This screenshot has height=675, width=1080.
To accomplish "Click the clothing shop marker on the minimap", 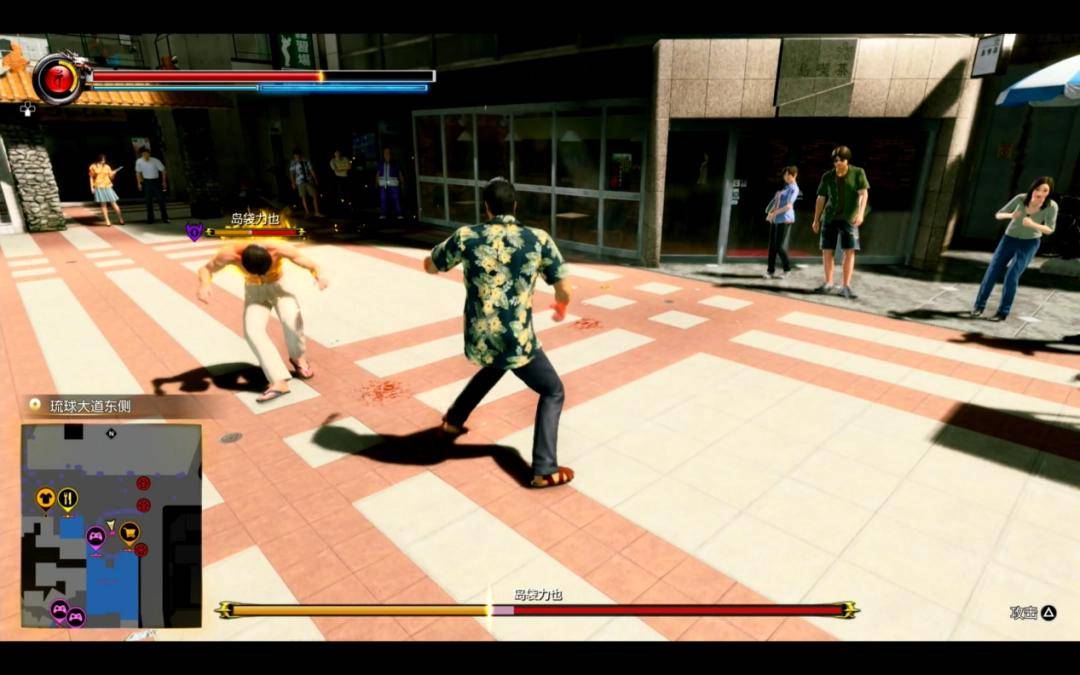I will [x=45, y=496].
